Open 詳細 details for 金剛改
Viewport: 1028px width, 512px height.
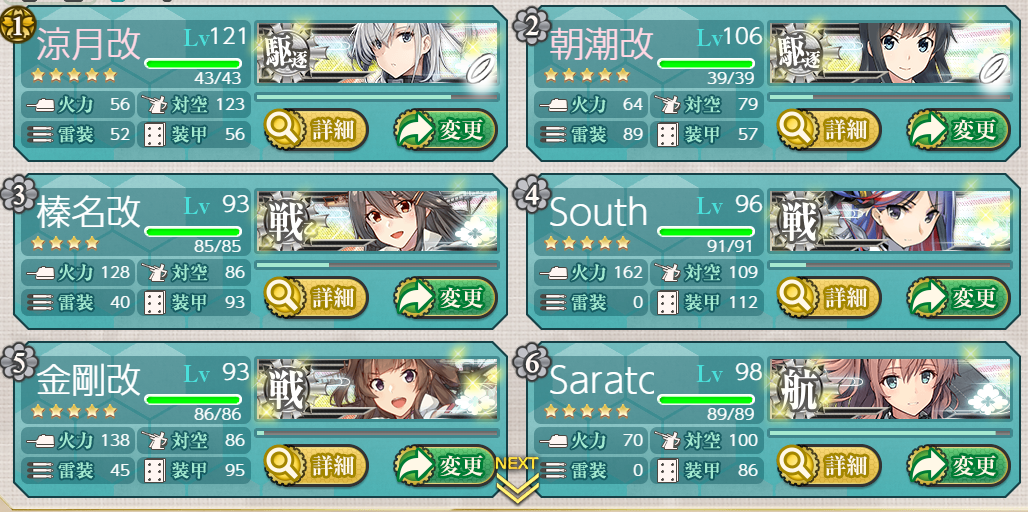(316, 465)
